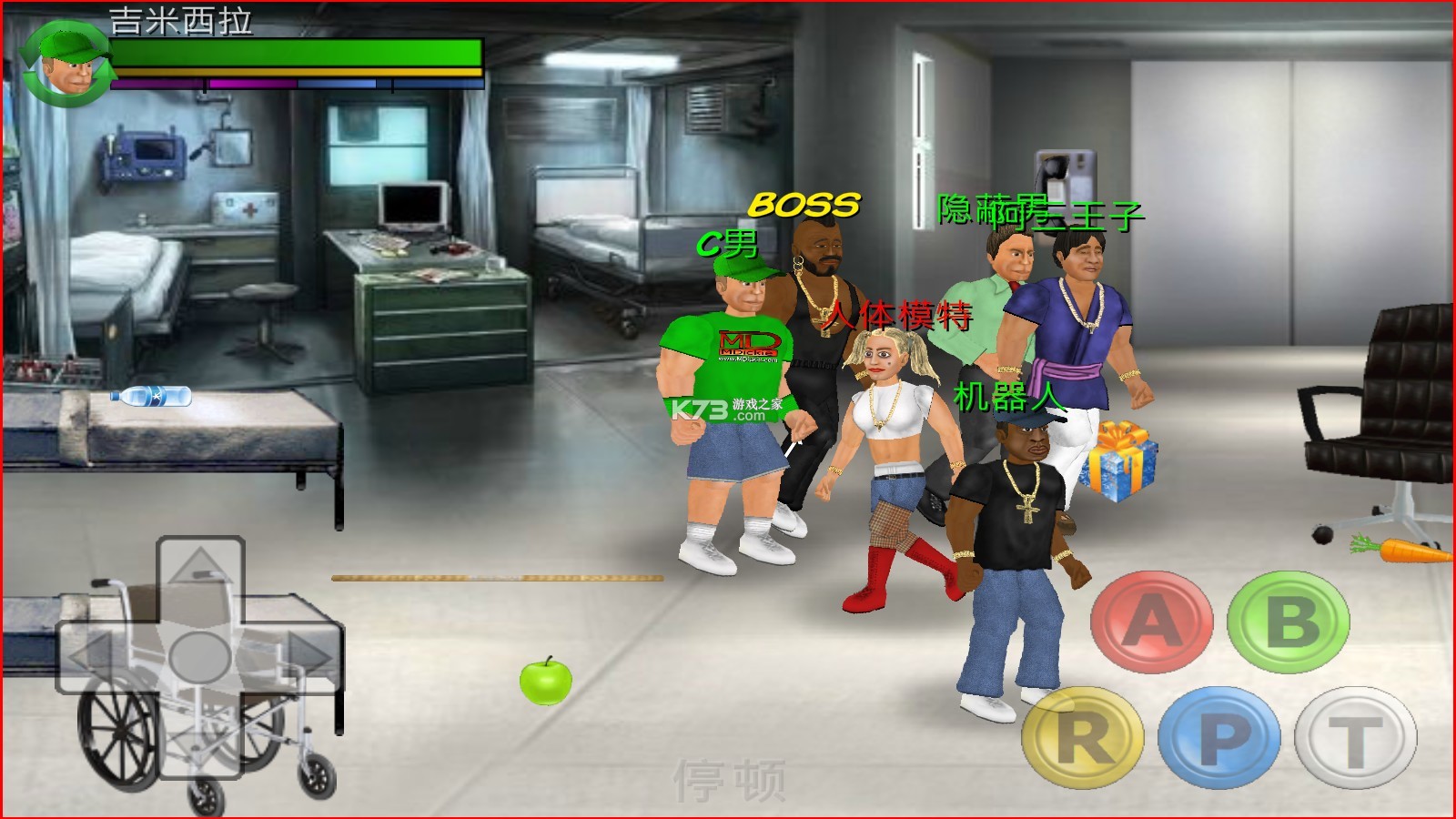Tap the red A attack button

(1151, 622)
